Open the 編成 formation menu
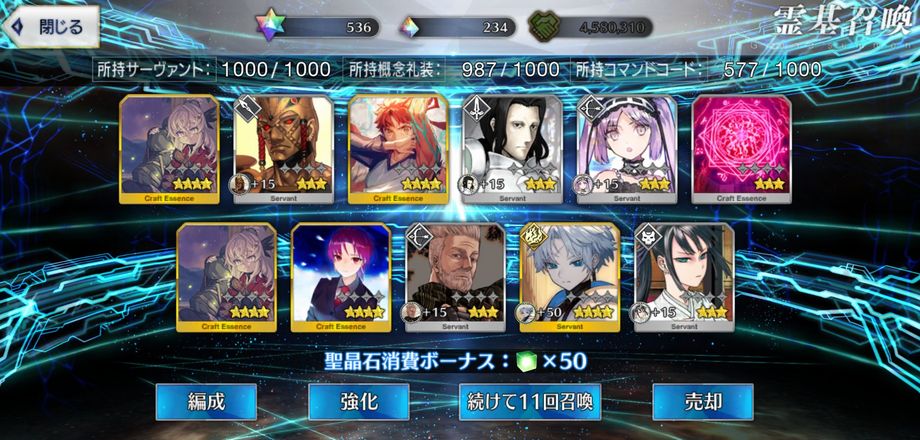The width and height of the screenshot is (920, 440). (x=206, y=402)
